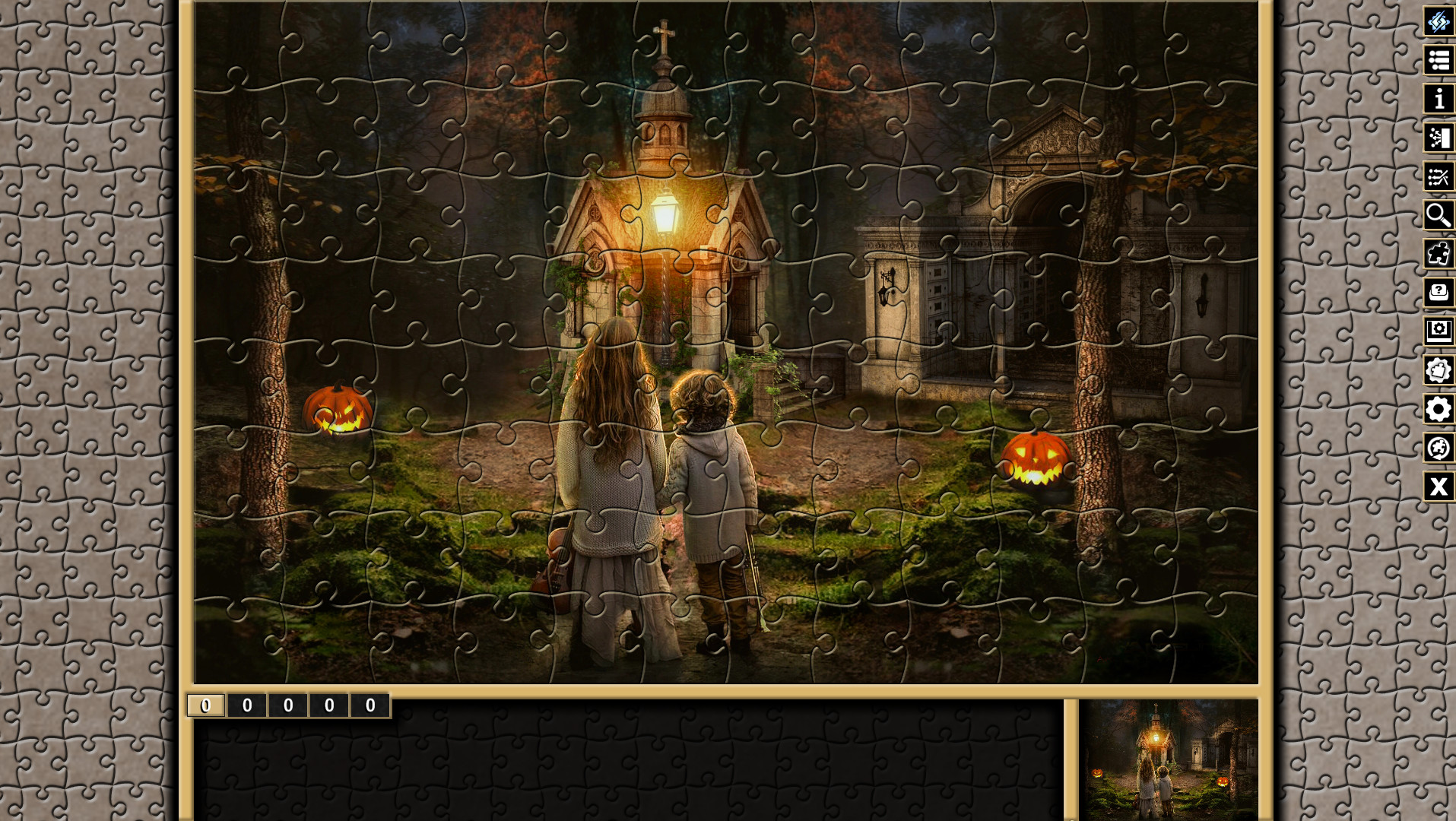Activate the magnifying glass zoom tool
1456x821 pixels.
click(x=1437, y=216)
